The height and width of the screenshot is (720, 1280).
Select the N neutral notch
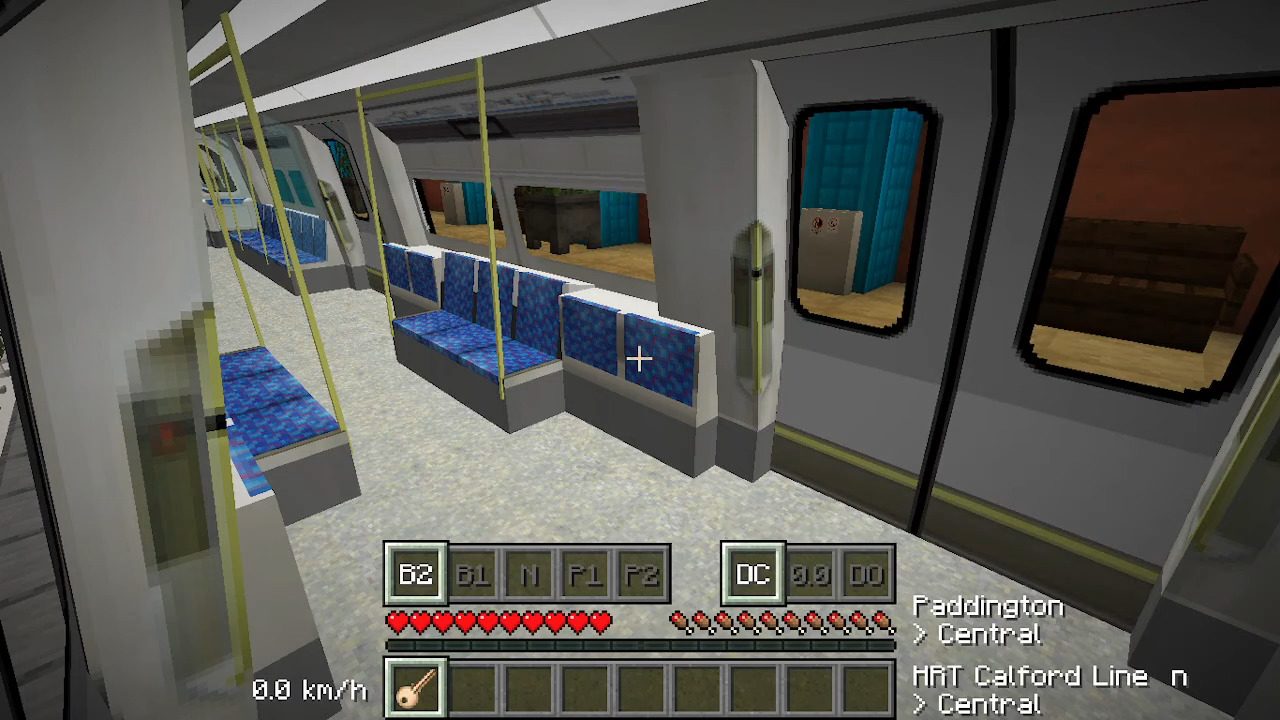(x=528, y=573)
